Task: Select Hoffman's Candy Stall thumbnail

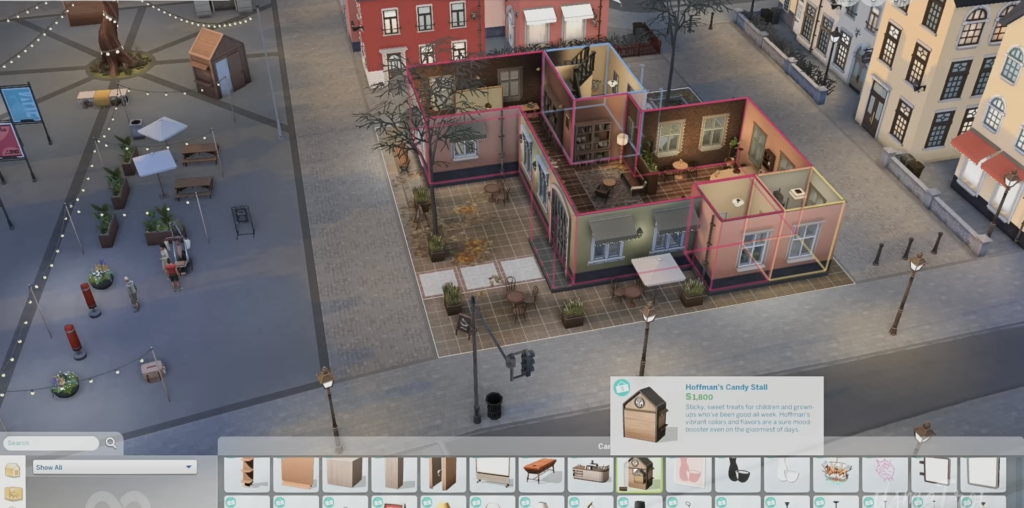Action: pyautogui.click(x=639, y=474)
